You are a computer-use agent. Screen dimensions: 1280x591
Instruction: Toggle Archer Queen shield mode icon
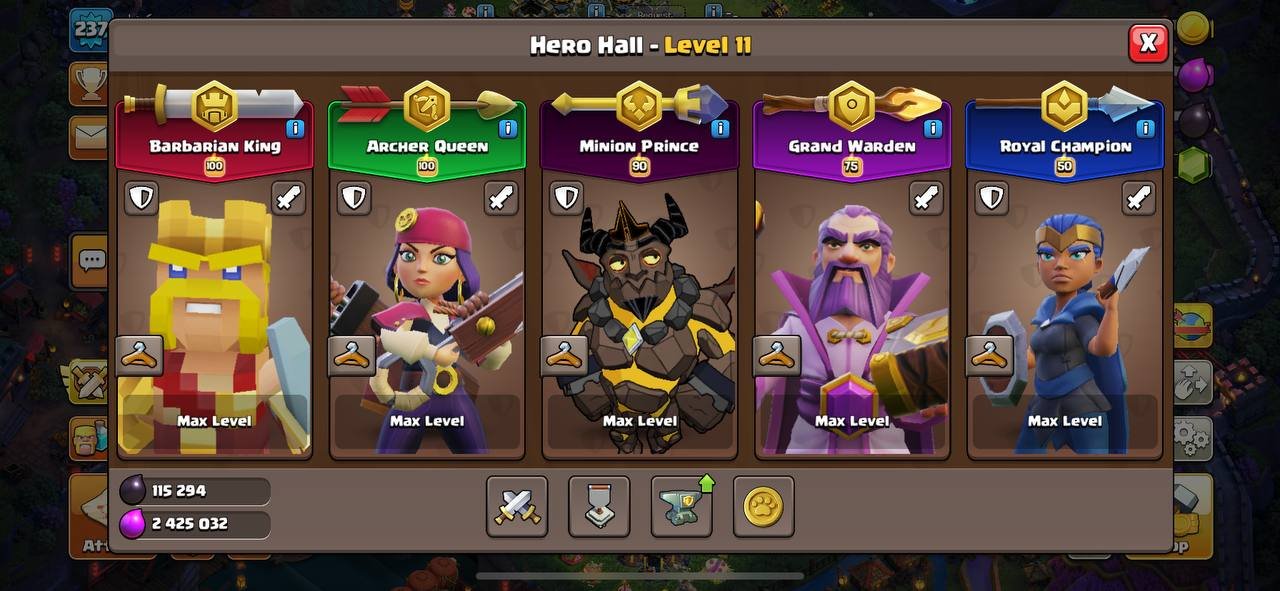(354, 198)
